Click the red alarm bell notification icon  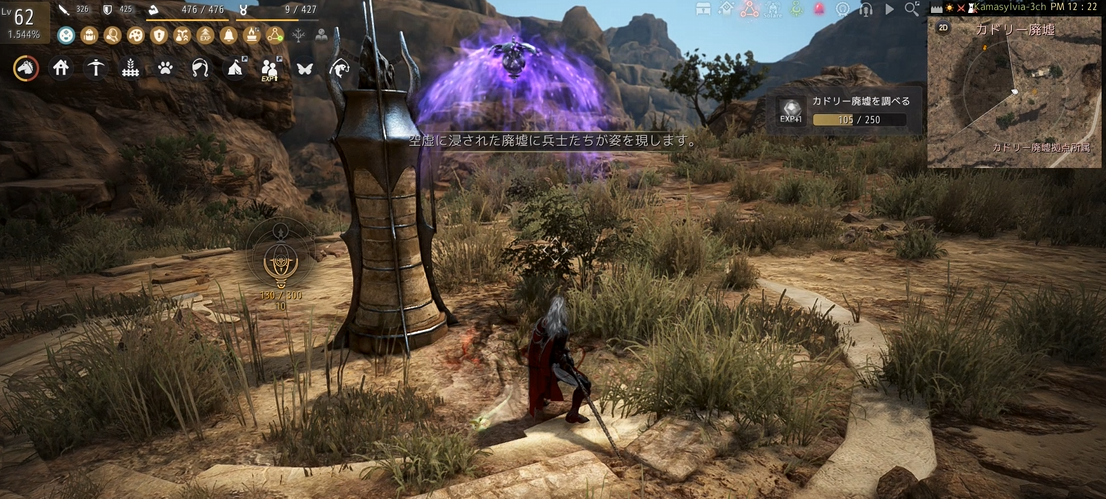(x=819, y=9)
